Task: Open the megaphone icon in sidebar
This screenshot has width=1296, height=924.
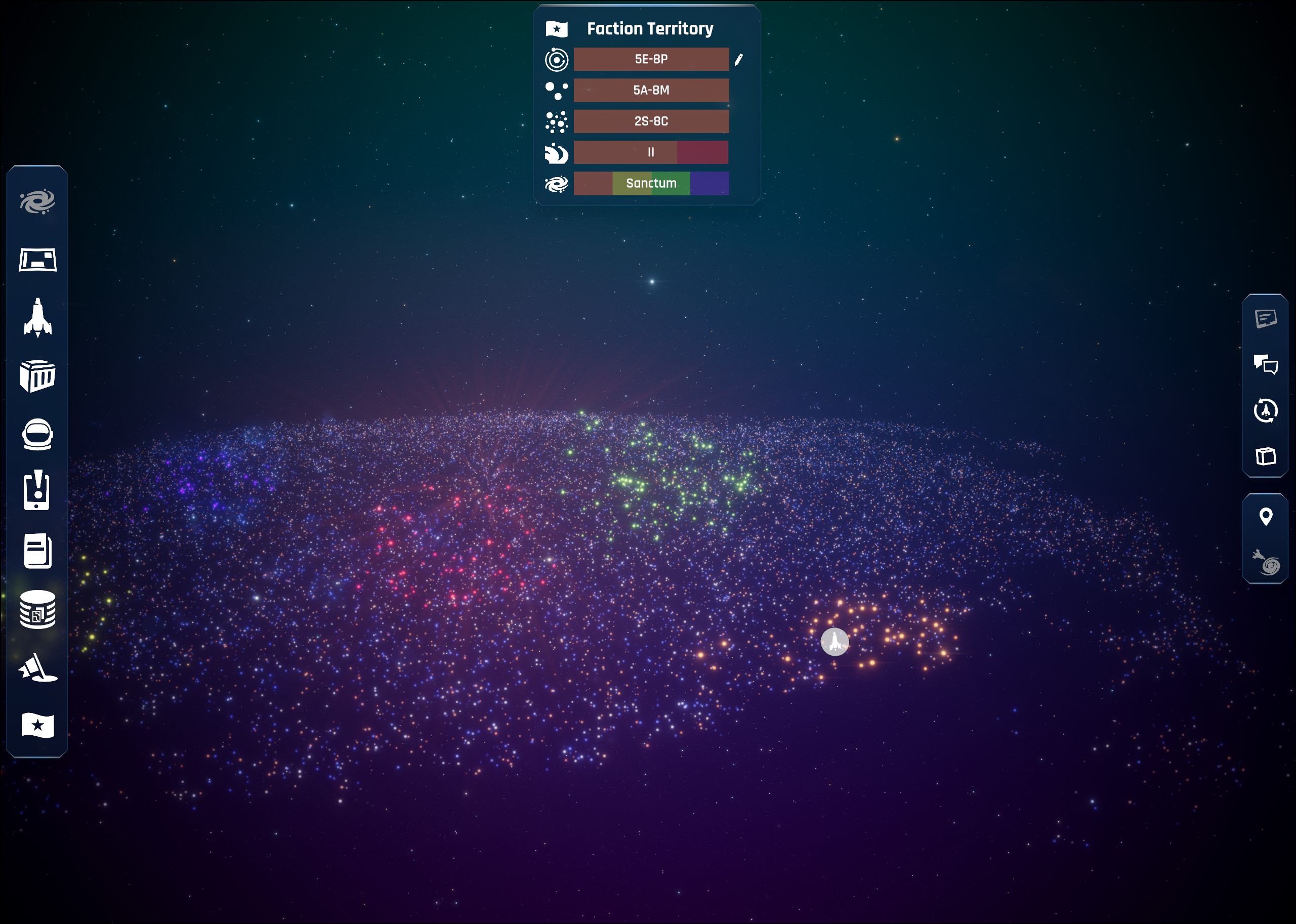Action: pyautogui.click(x=37, y=667)
